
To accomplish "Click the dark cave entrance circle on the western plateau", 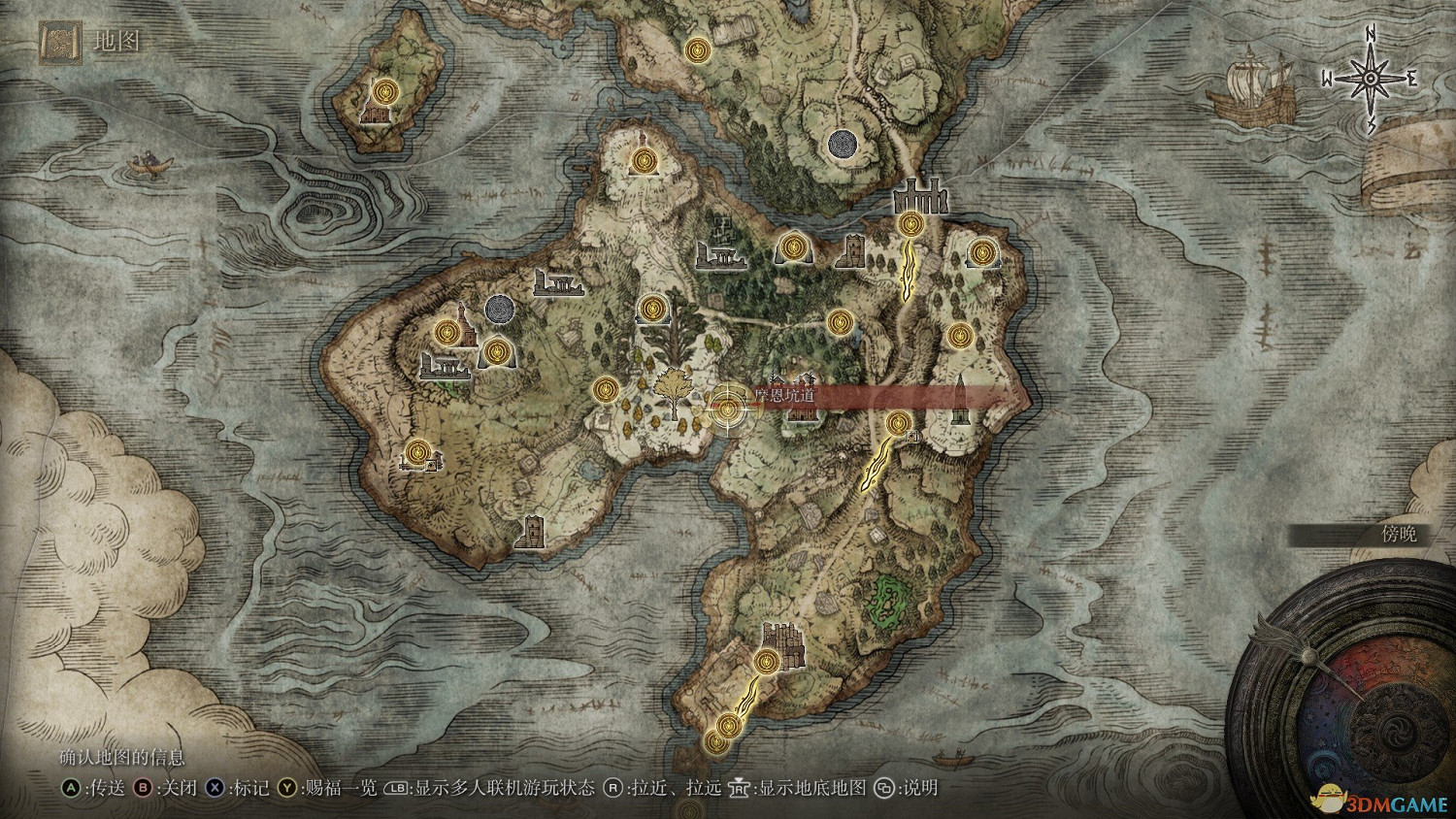I will coord(501,310).
